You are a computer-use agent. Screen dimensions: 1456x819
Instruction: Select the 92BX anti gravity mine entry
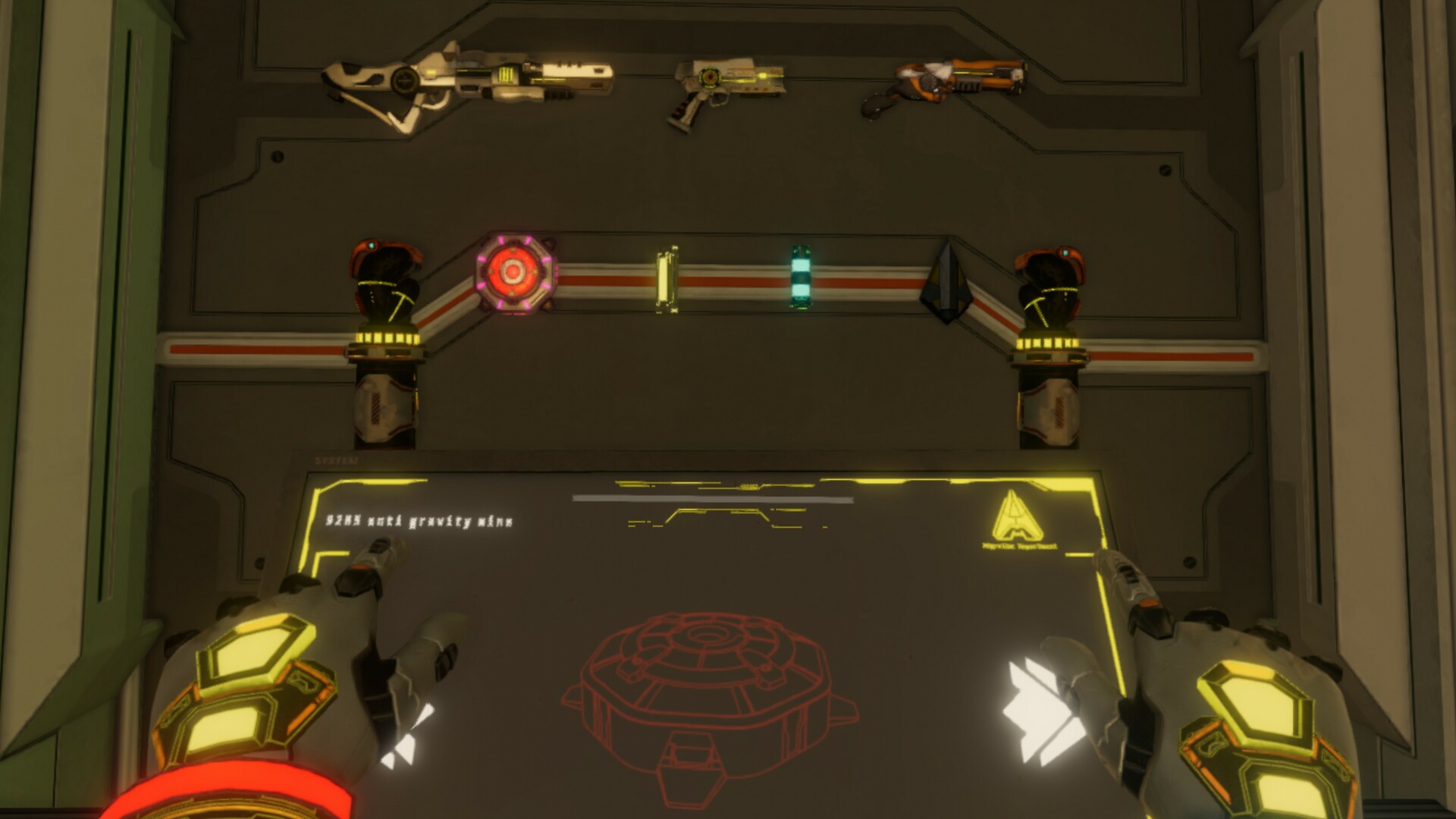[x=419, y=521]
